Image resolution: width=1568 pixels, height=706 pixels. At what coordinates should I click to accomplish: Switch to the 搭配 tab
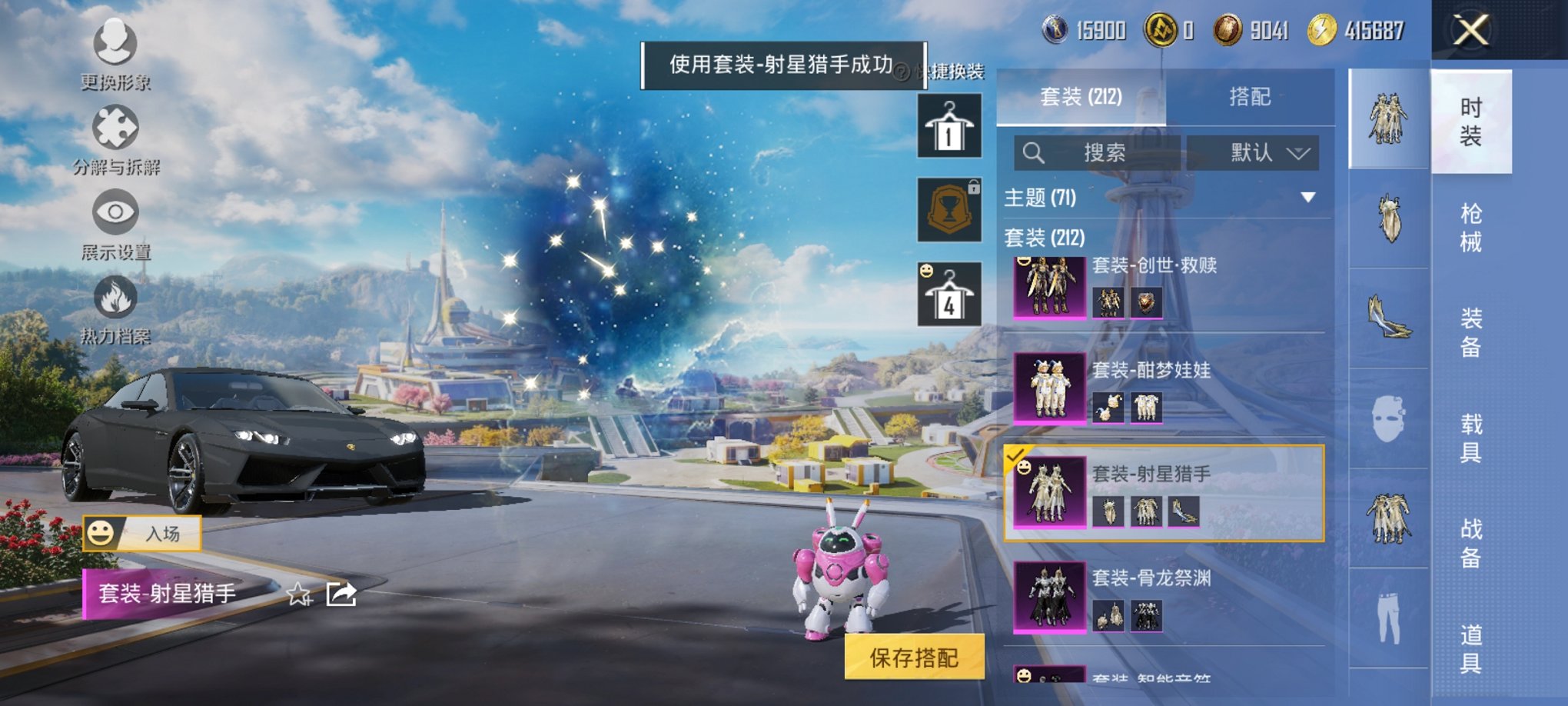point(1251,97)
